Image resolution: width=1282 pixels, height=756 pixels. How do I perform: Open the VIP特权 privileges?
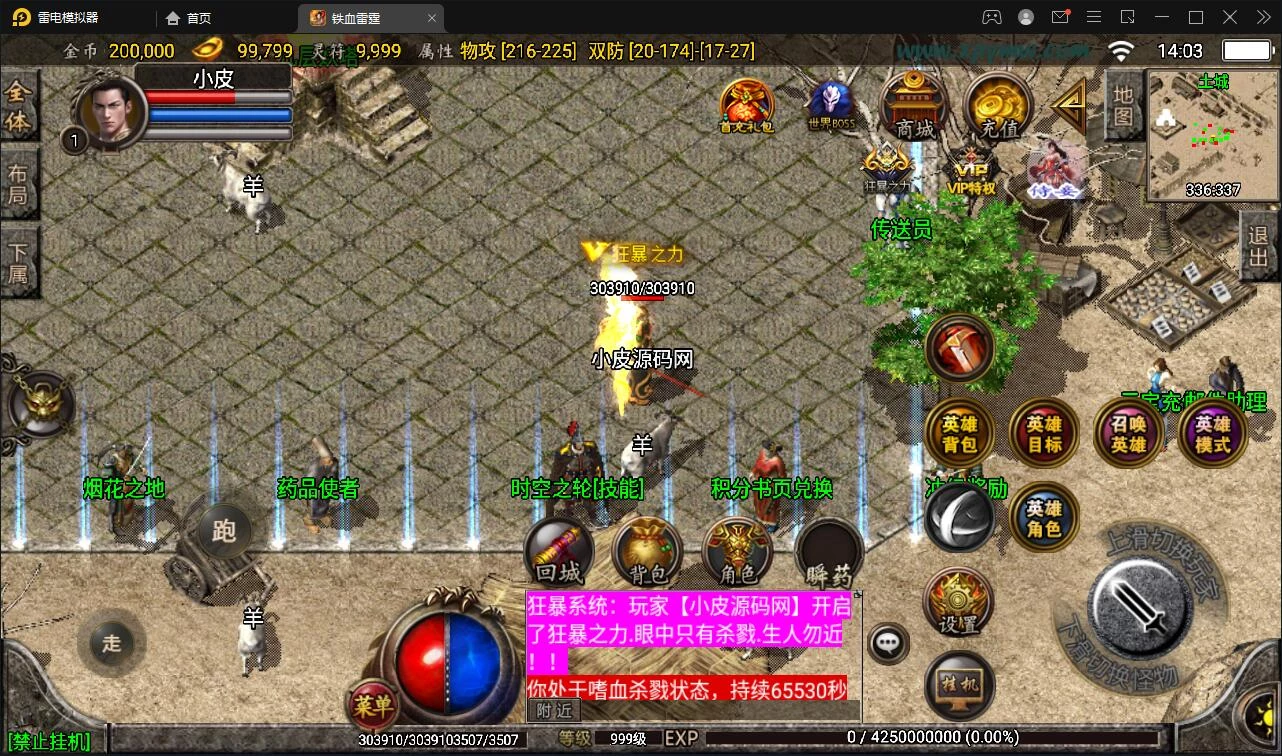(971, 170)
